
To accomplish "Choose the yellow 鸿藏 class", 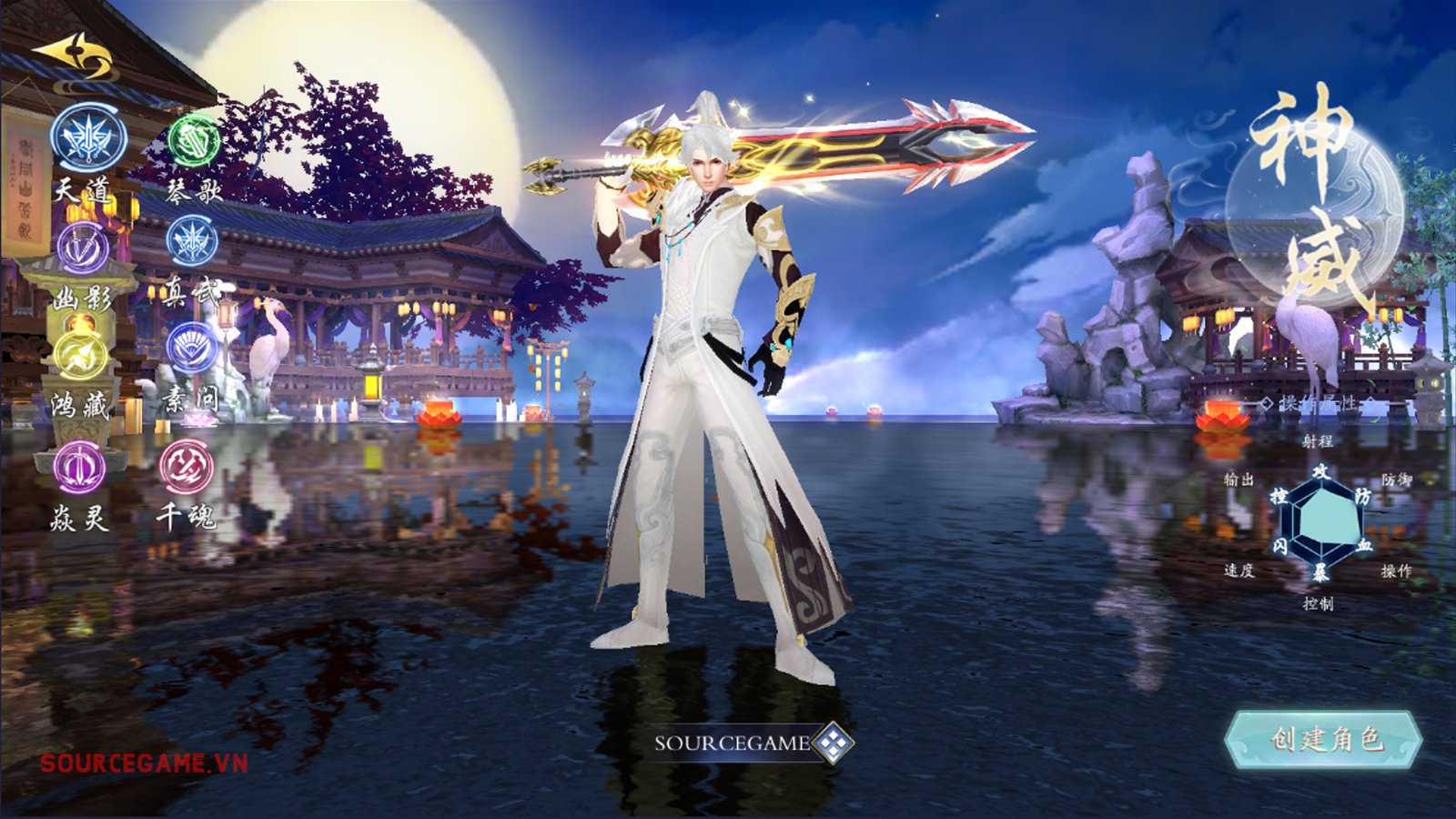I will (82, 354).
